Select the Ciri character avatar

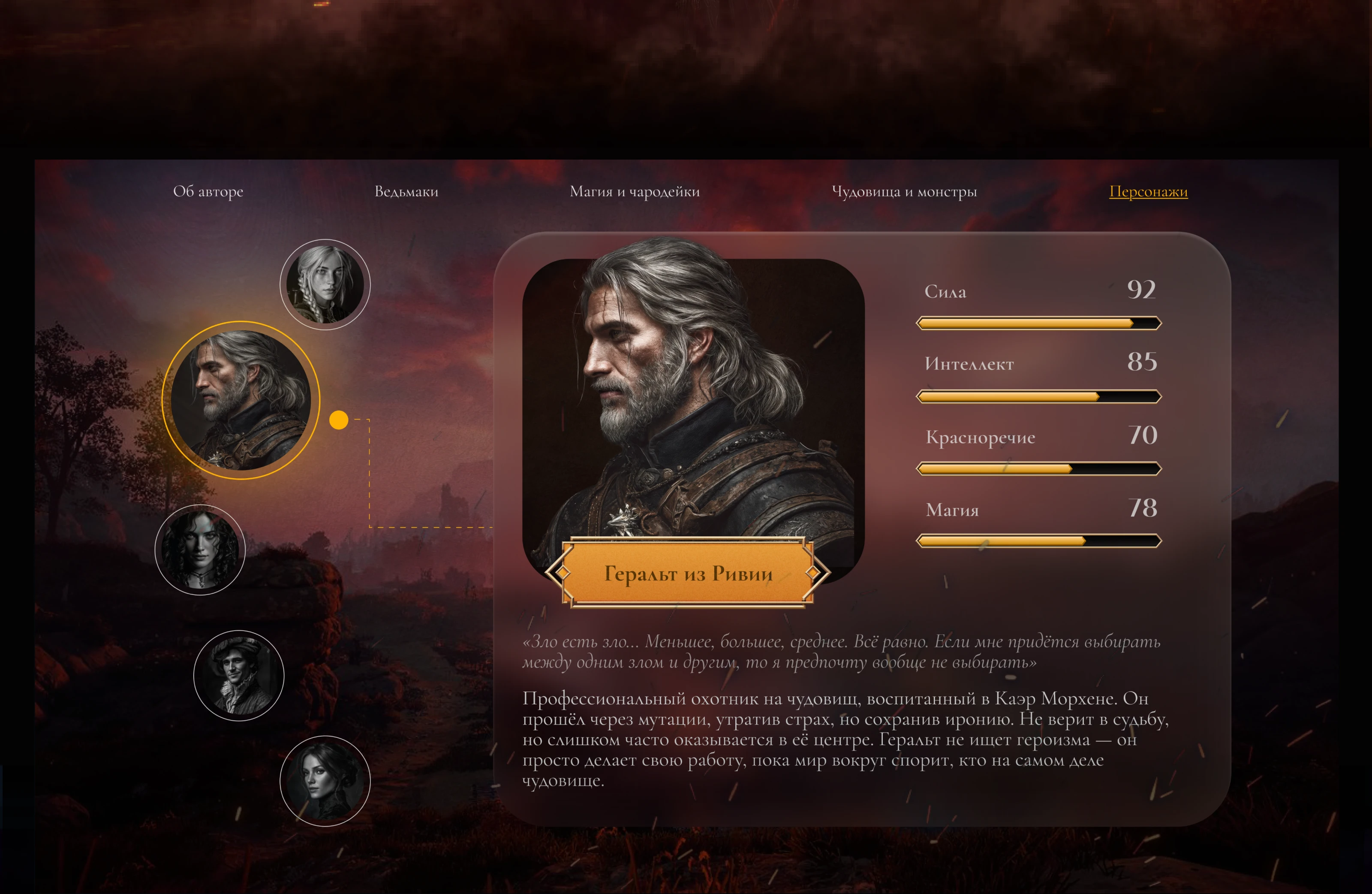pos(326,285)
